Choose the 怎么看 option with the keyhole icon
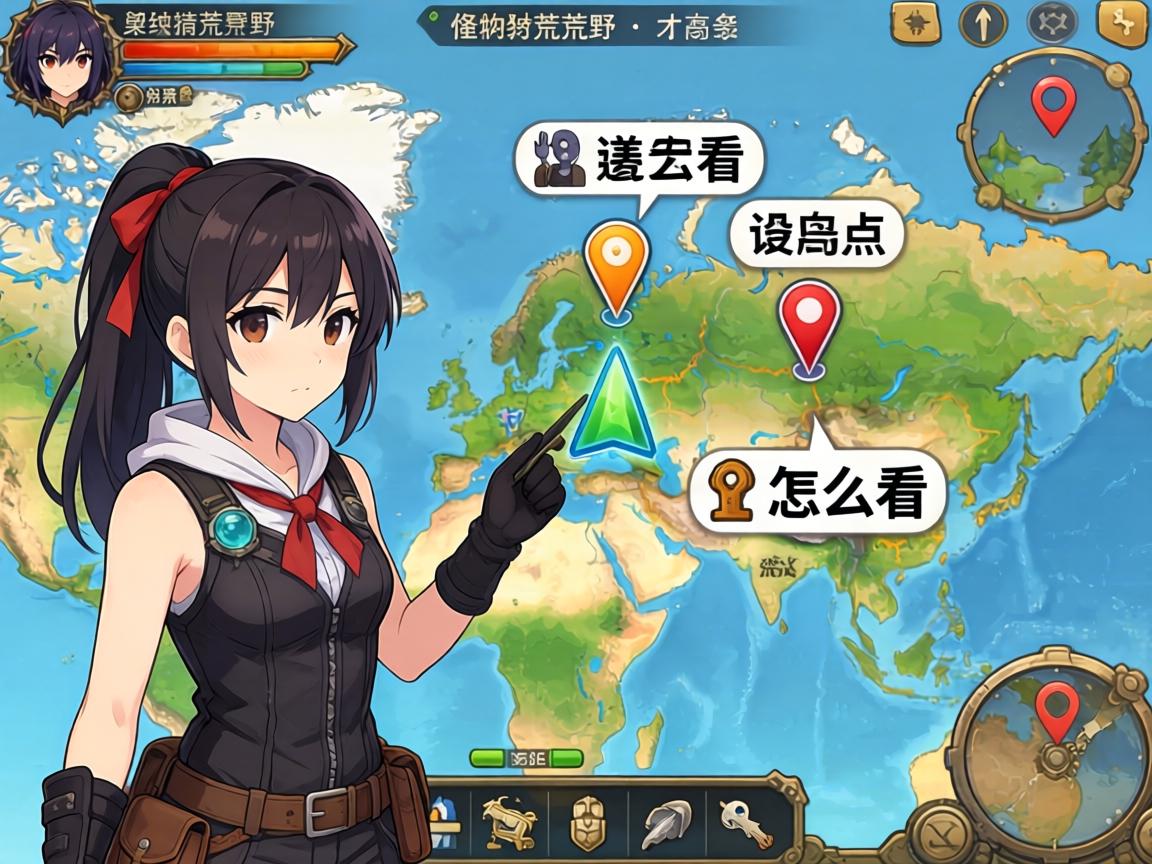The image size is (1152, 864). pos(818,491)
